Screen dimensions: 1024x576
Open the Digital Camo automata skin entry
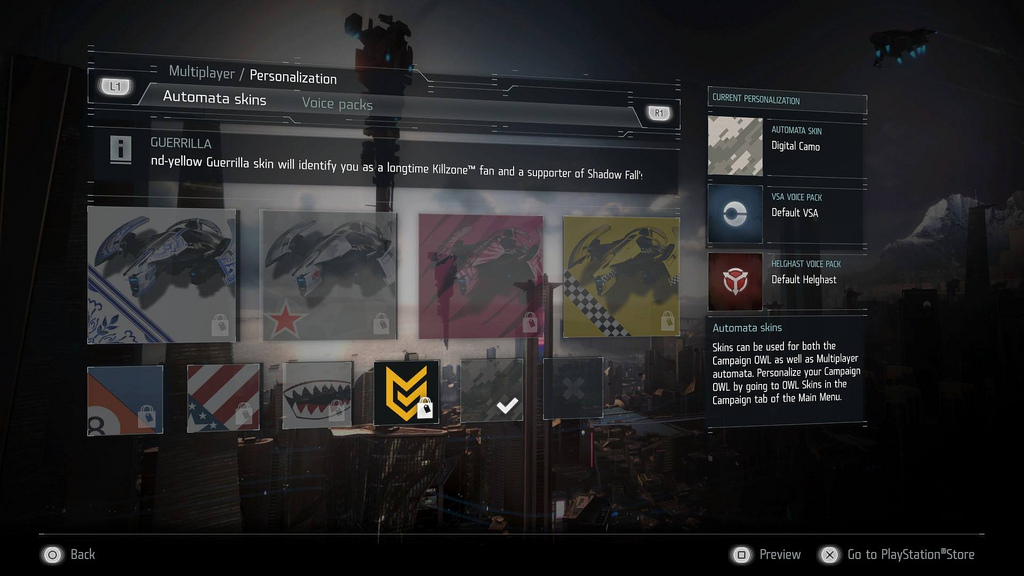[x=786, y=146]
